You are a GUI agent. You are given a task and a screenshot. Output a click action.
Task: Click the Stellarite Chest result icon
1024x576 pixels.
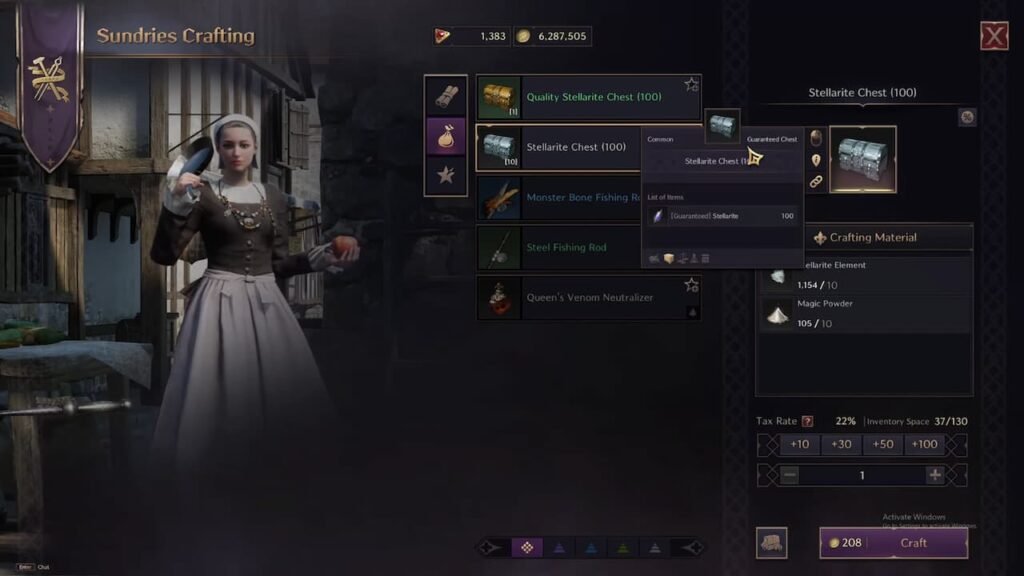pyautogui.click(x=862, y=159)
